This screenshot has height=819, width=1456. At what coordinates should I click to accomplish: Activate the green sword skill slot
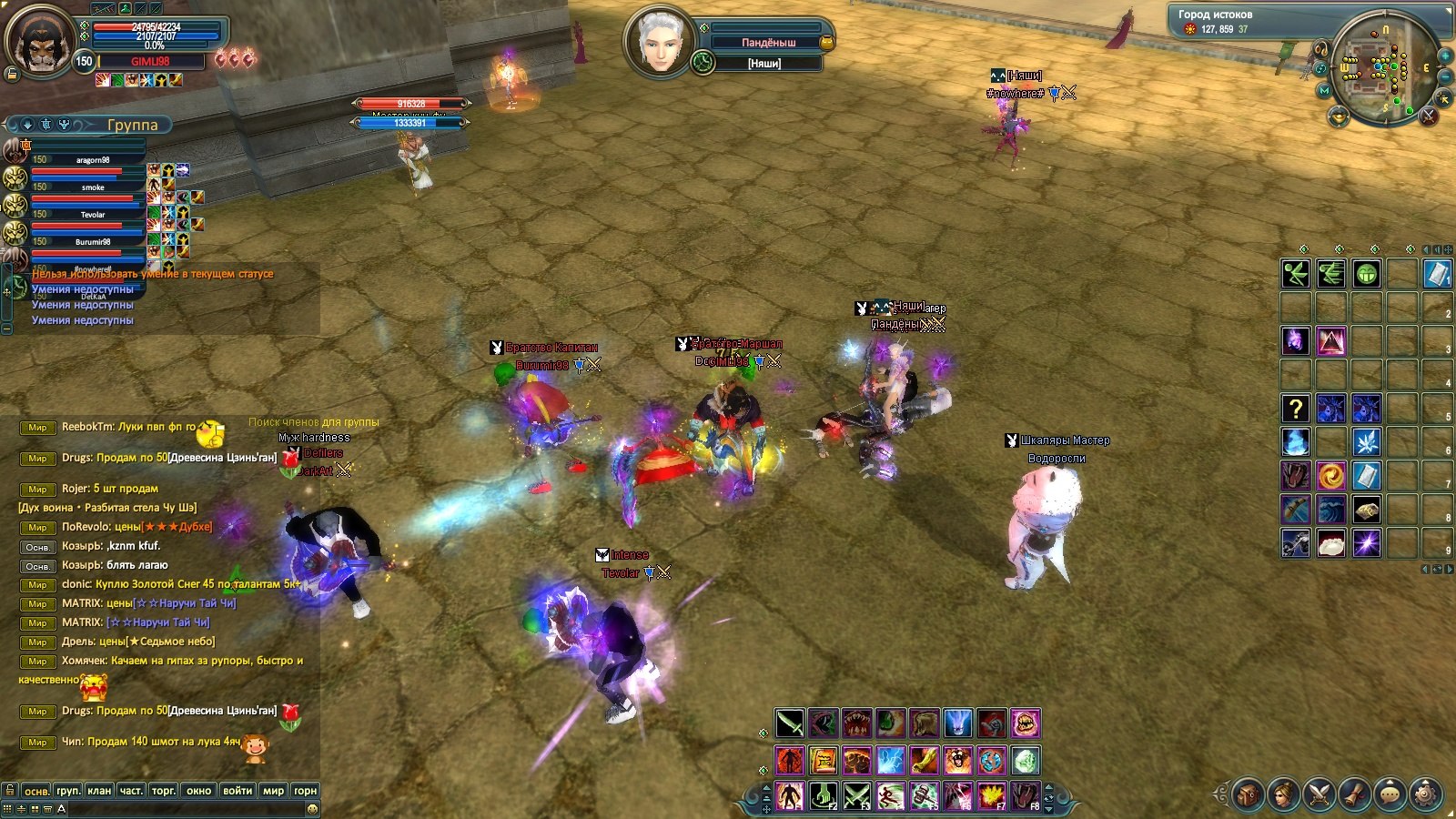tap(790, 724)
